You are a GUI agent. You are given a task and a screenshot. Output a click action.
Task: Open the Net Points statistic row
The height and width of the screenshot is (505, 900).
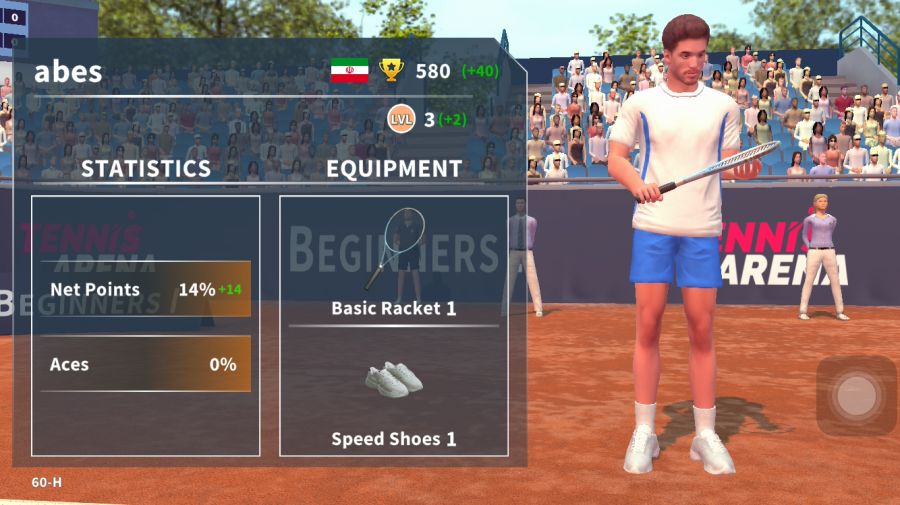(x=145, y=290)
